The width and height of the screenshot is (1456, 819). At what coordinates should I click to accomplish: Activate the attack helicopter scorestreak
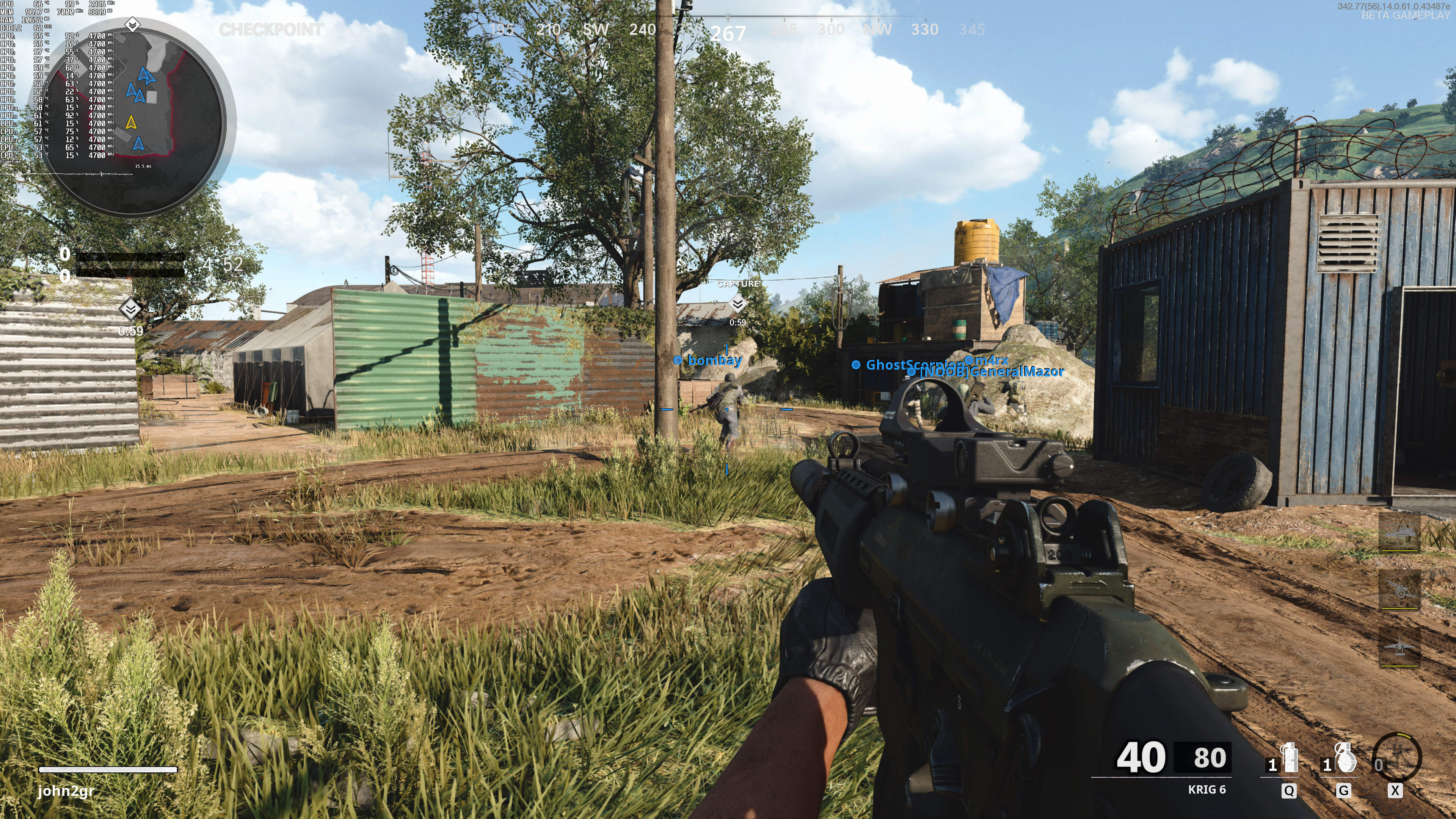point(1399,533)
